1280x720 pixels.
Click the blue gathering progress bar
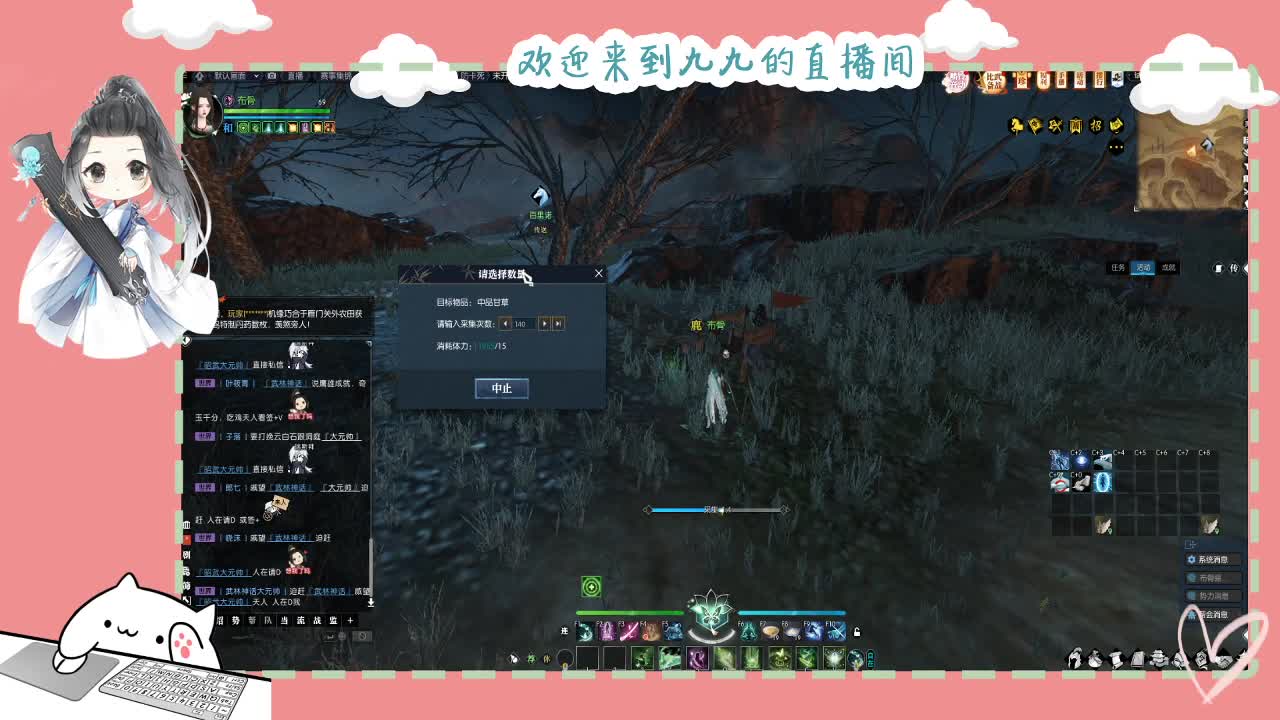(700, 510)
